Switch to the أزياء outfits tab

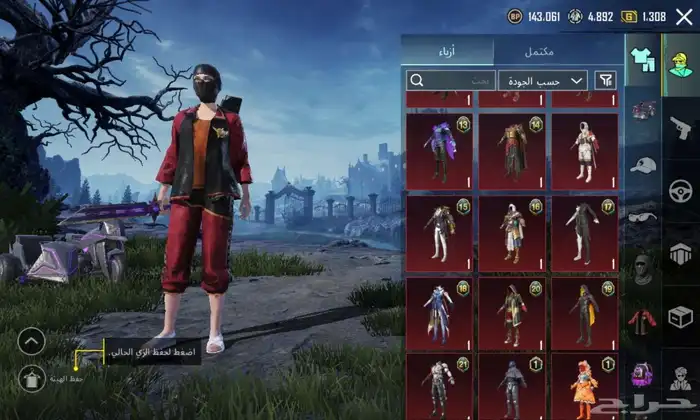tap(447, 51)
